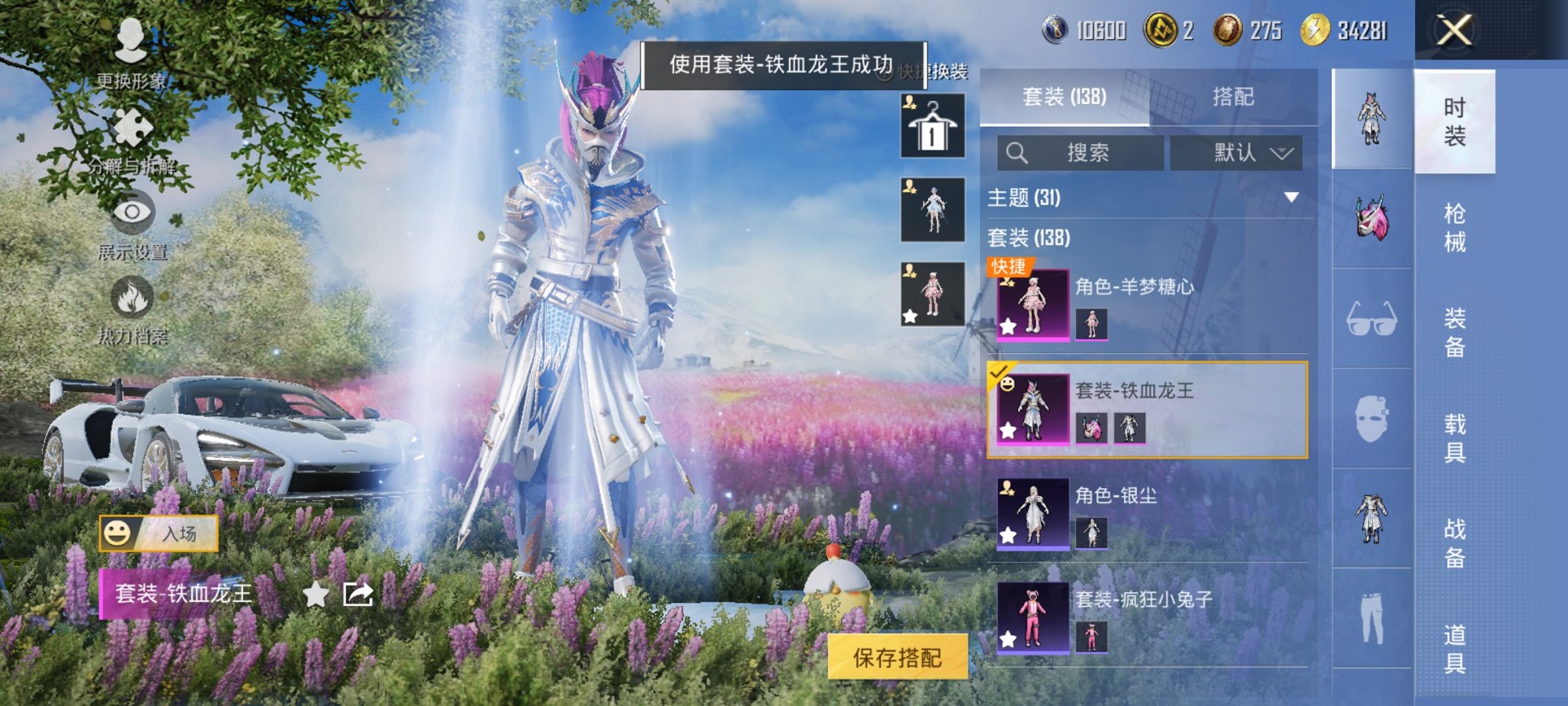Open the hanger quick-change slot icon

pyautogui.click(x=931, y=125)
